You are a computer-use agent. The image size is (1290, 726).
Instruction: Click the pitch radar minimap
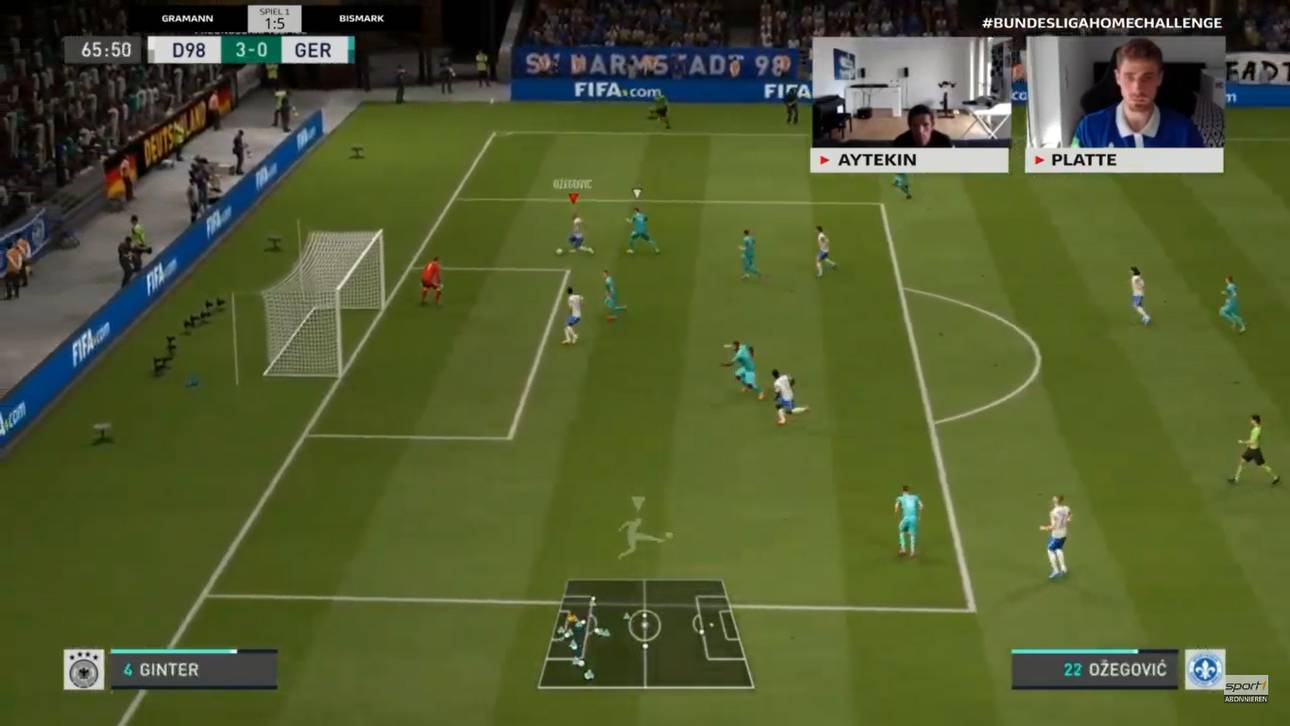point(645,634)
